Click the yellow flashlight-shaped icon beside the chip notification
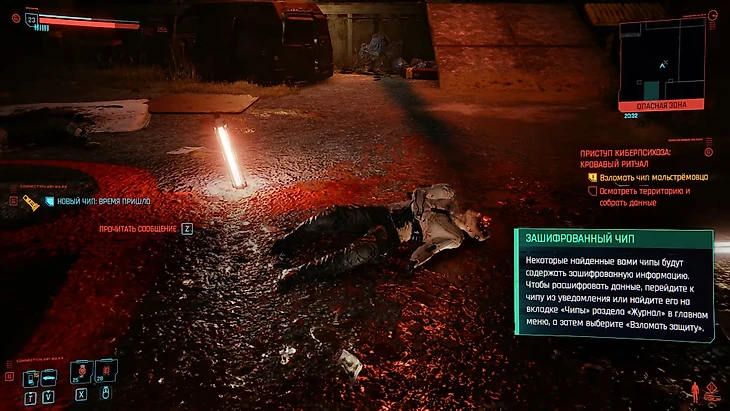This screenshot has width=730, height=411. click(x=31, y=202)
